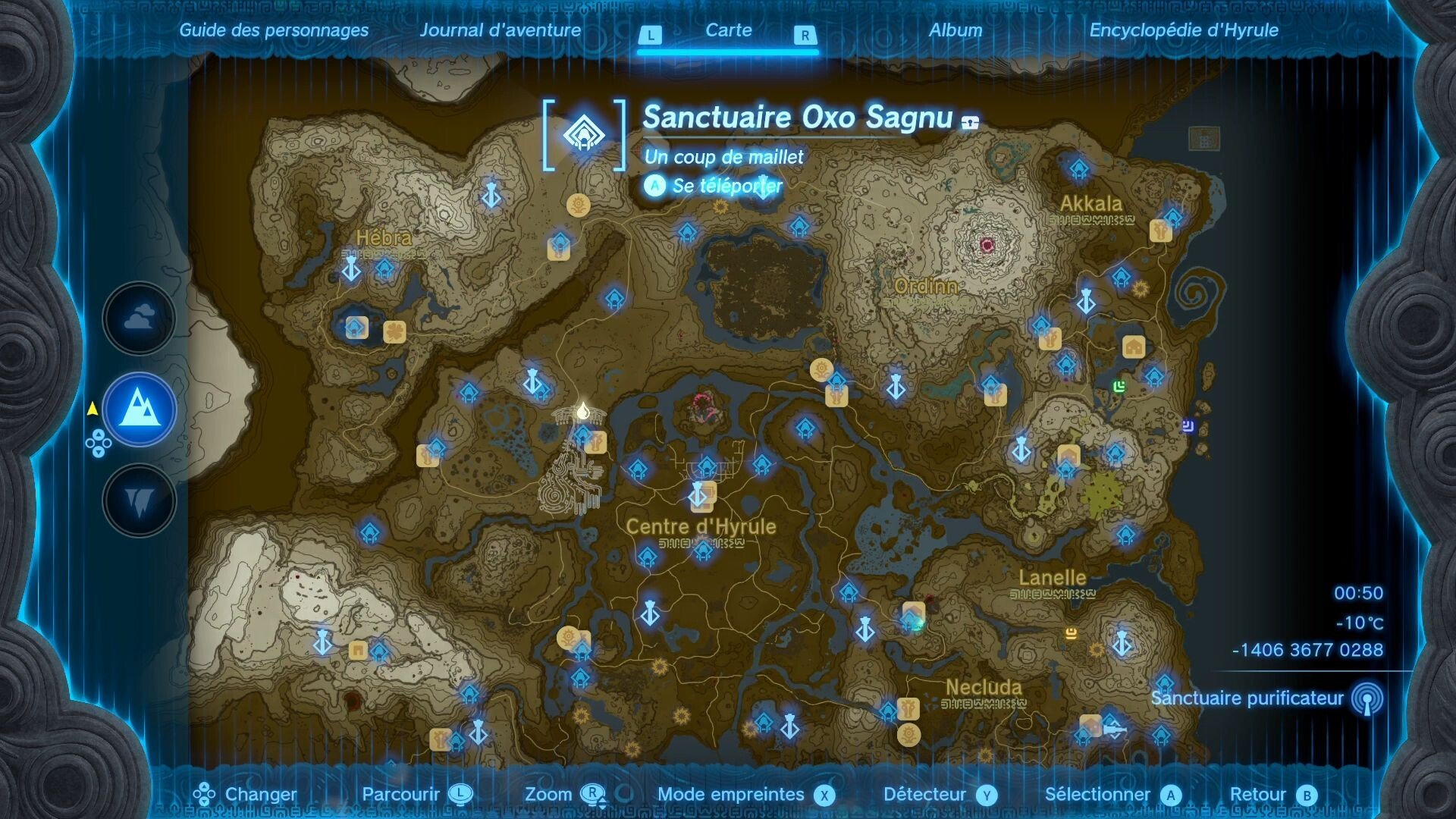Open the Guide des personnages tab
Viewport: 1456px width, 819px height.
pos(273,30)
